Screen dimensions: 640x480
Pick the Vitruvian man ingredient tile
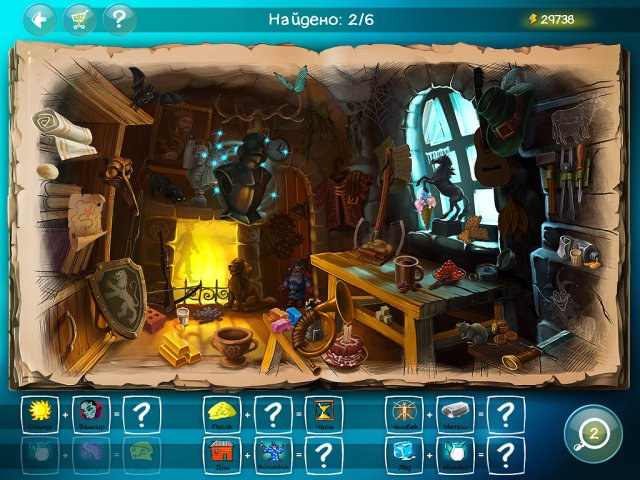click(x=403, y=412)
